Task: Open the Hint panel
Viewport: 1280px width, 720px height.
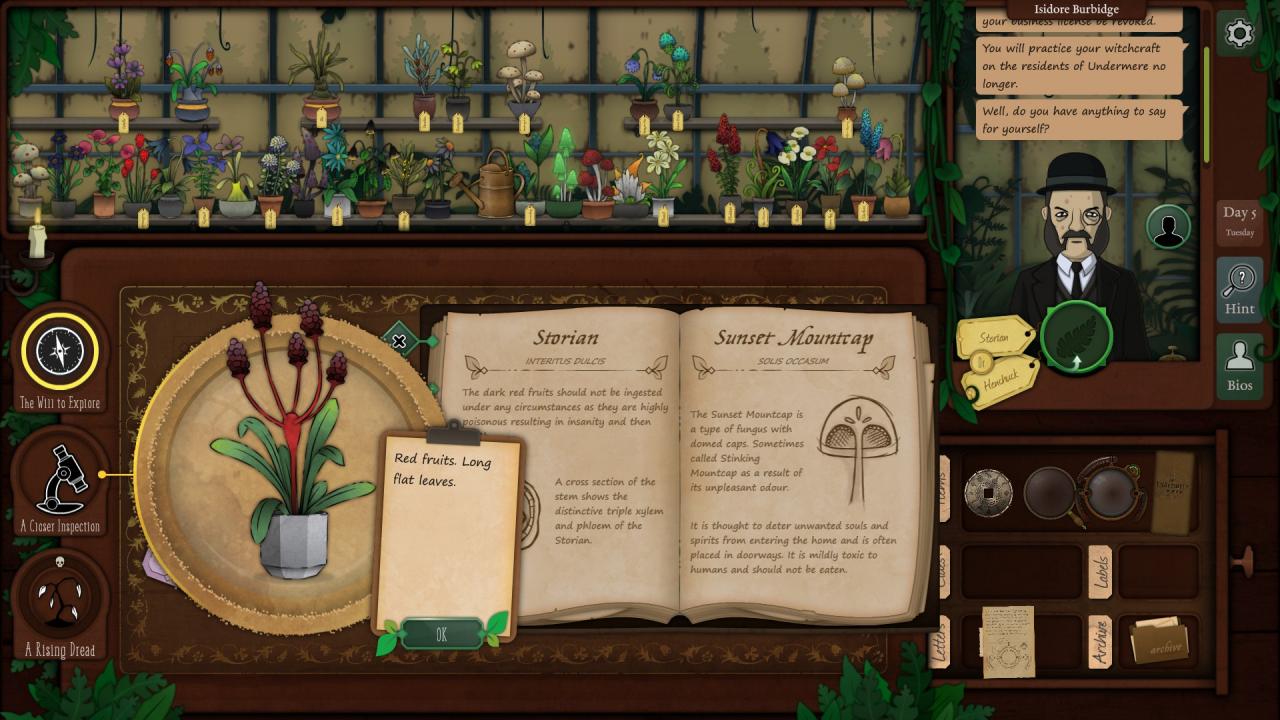Action: [x=1239, y=289]
